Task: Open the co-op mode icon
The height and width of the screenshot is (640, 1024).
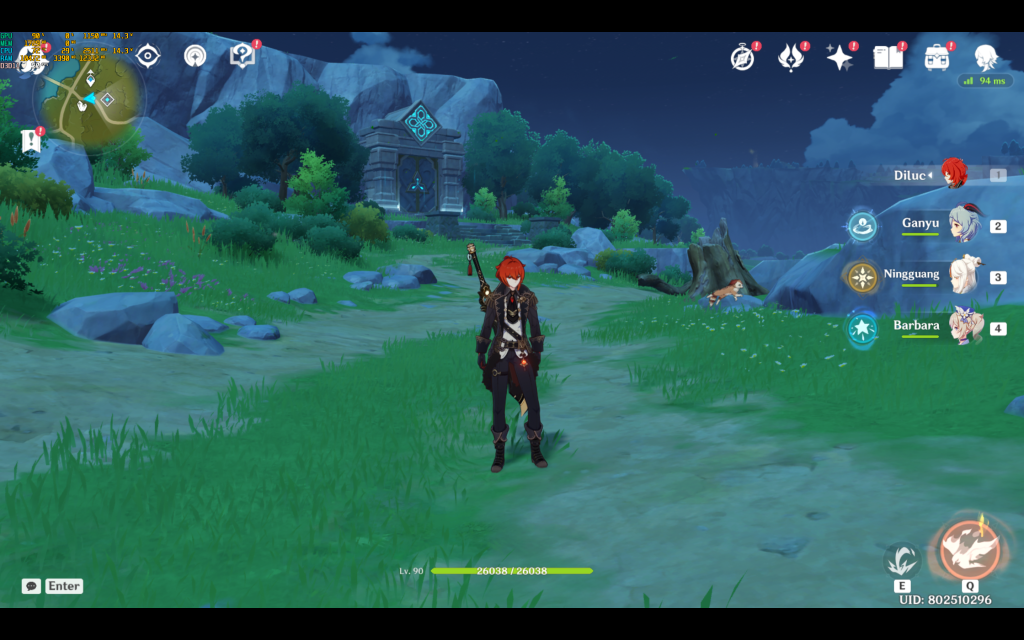Action: 196,56
